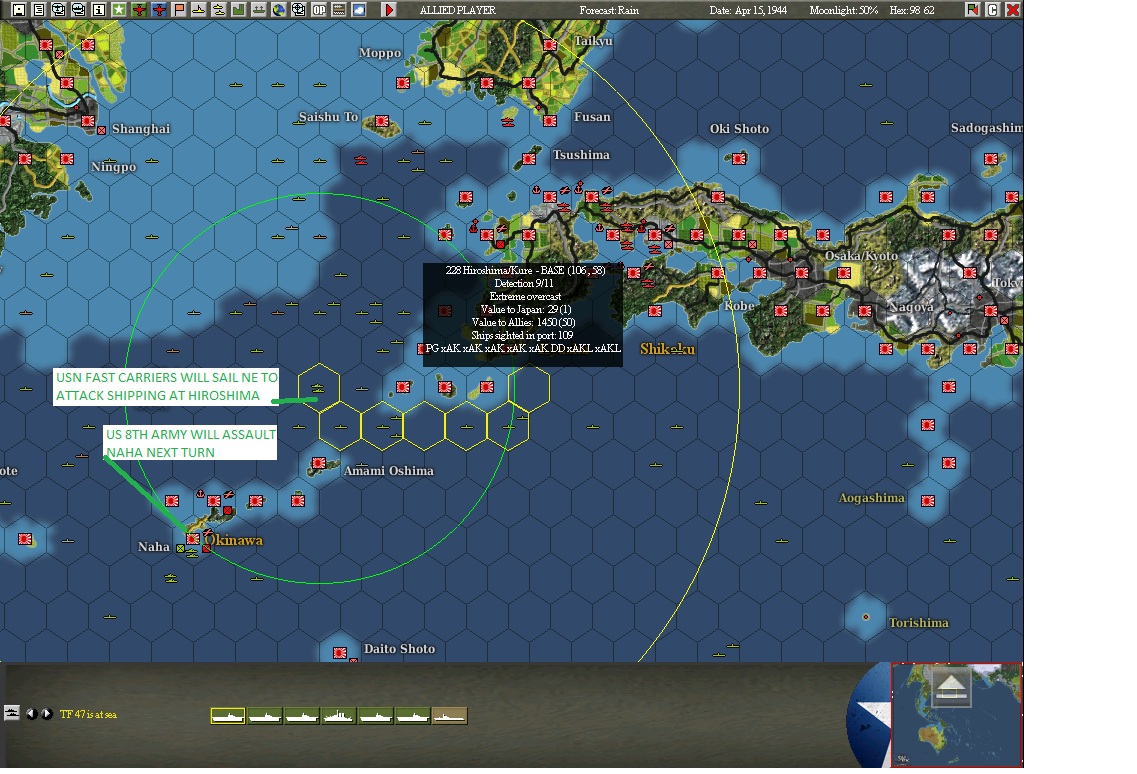Open the information 'i' toolbar button
Viewport: 1137px width, 774px height.
[98, 10]
